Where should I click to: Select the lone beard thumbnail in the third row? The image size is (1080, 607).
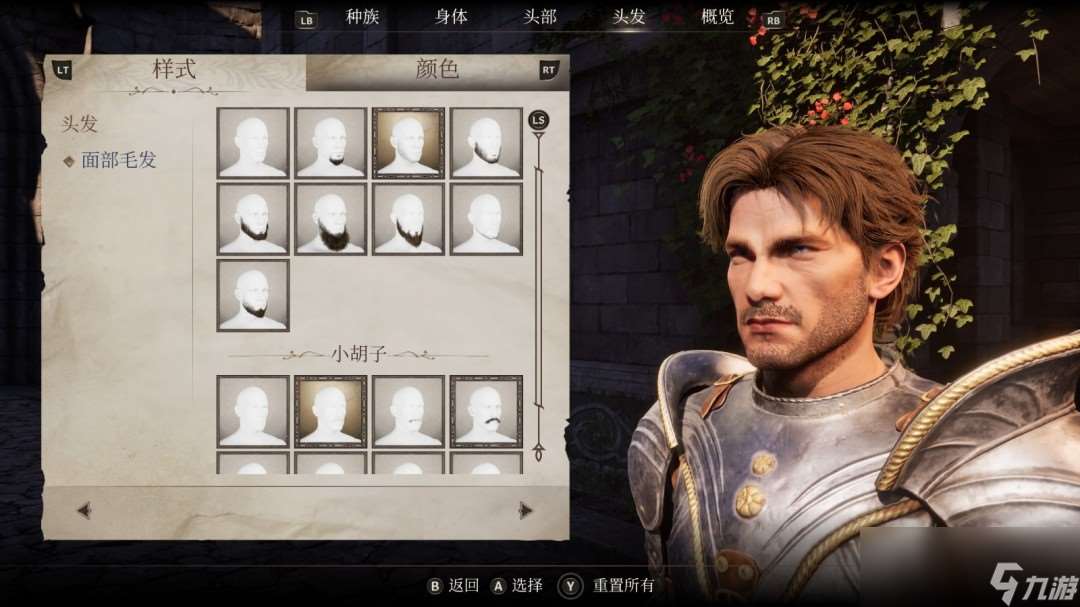(253, 295)
